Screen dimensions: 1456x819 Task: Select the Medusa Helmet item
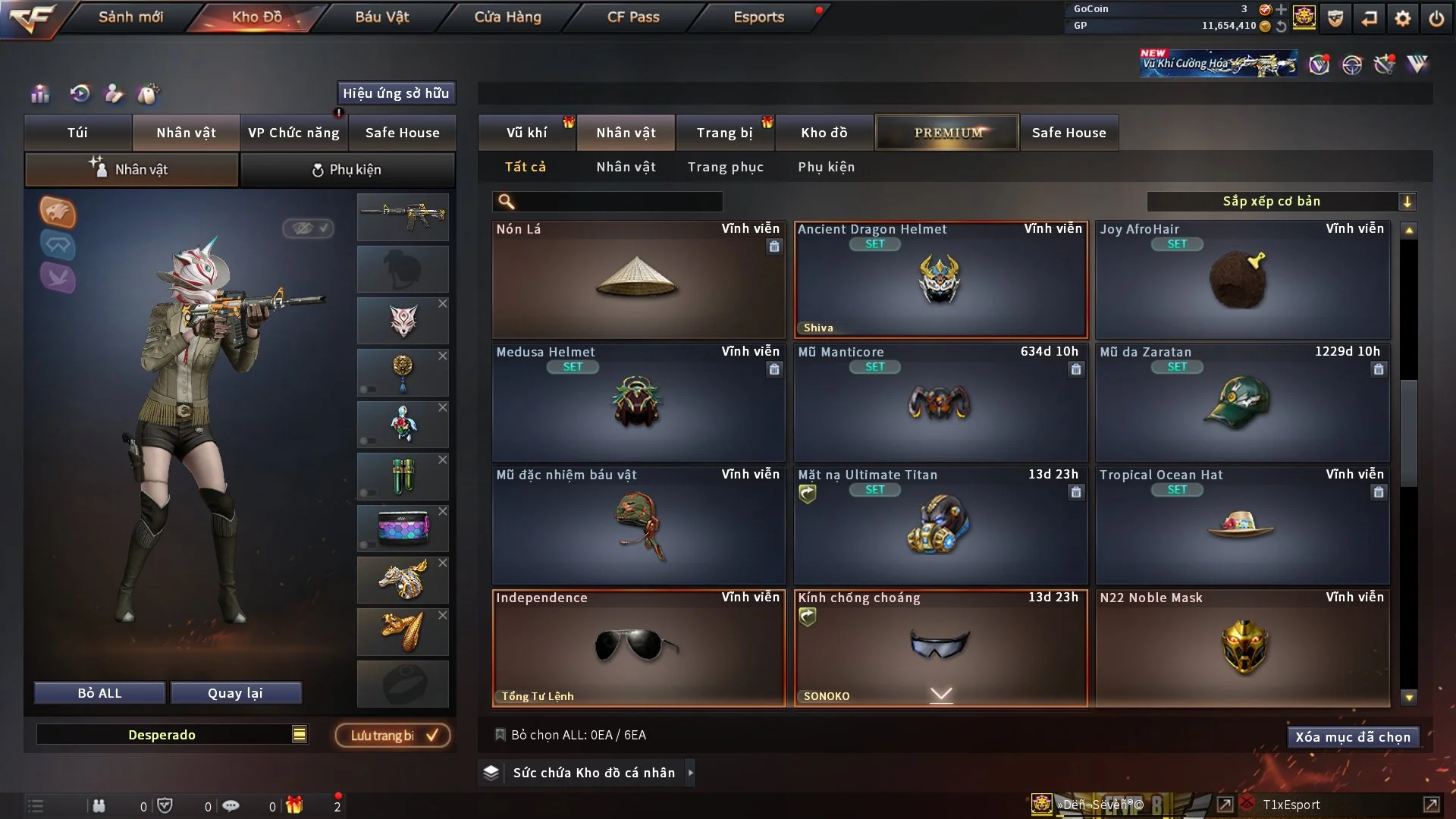[638, 402]
